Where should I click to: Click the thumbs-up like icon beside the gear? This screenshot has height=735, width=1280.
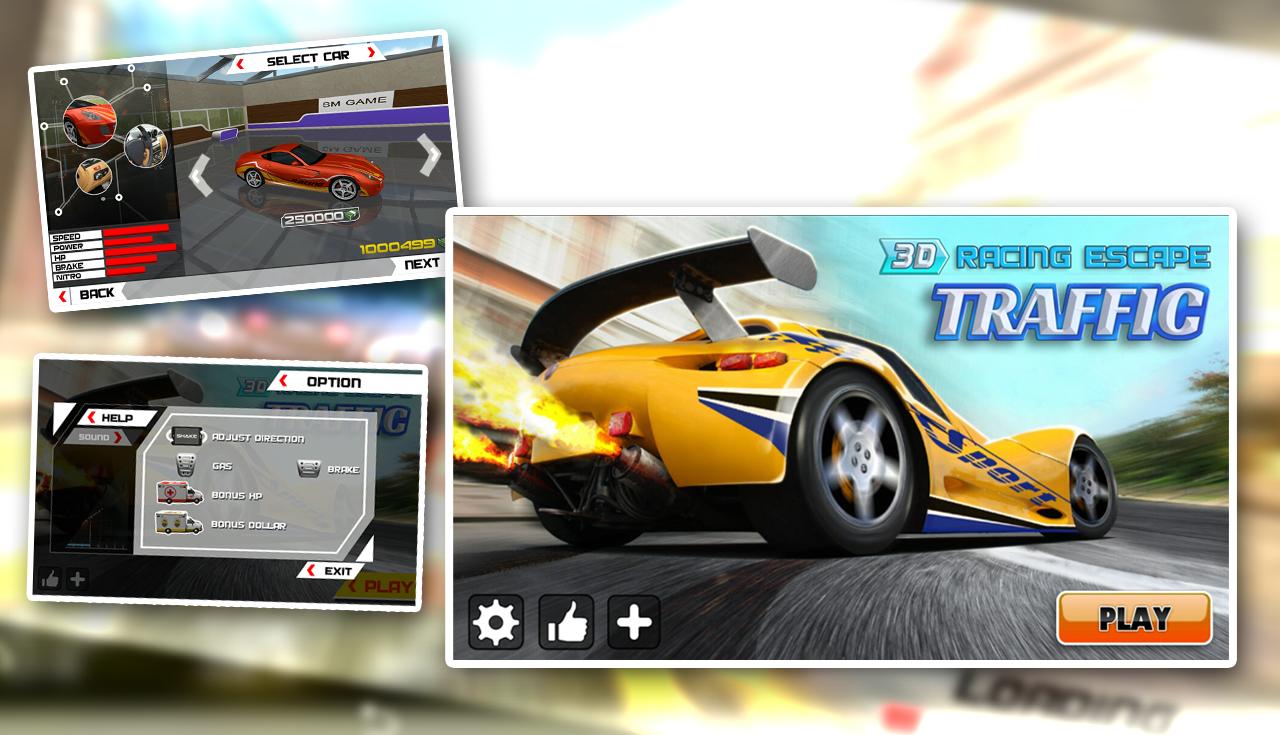tap(565, 620)
